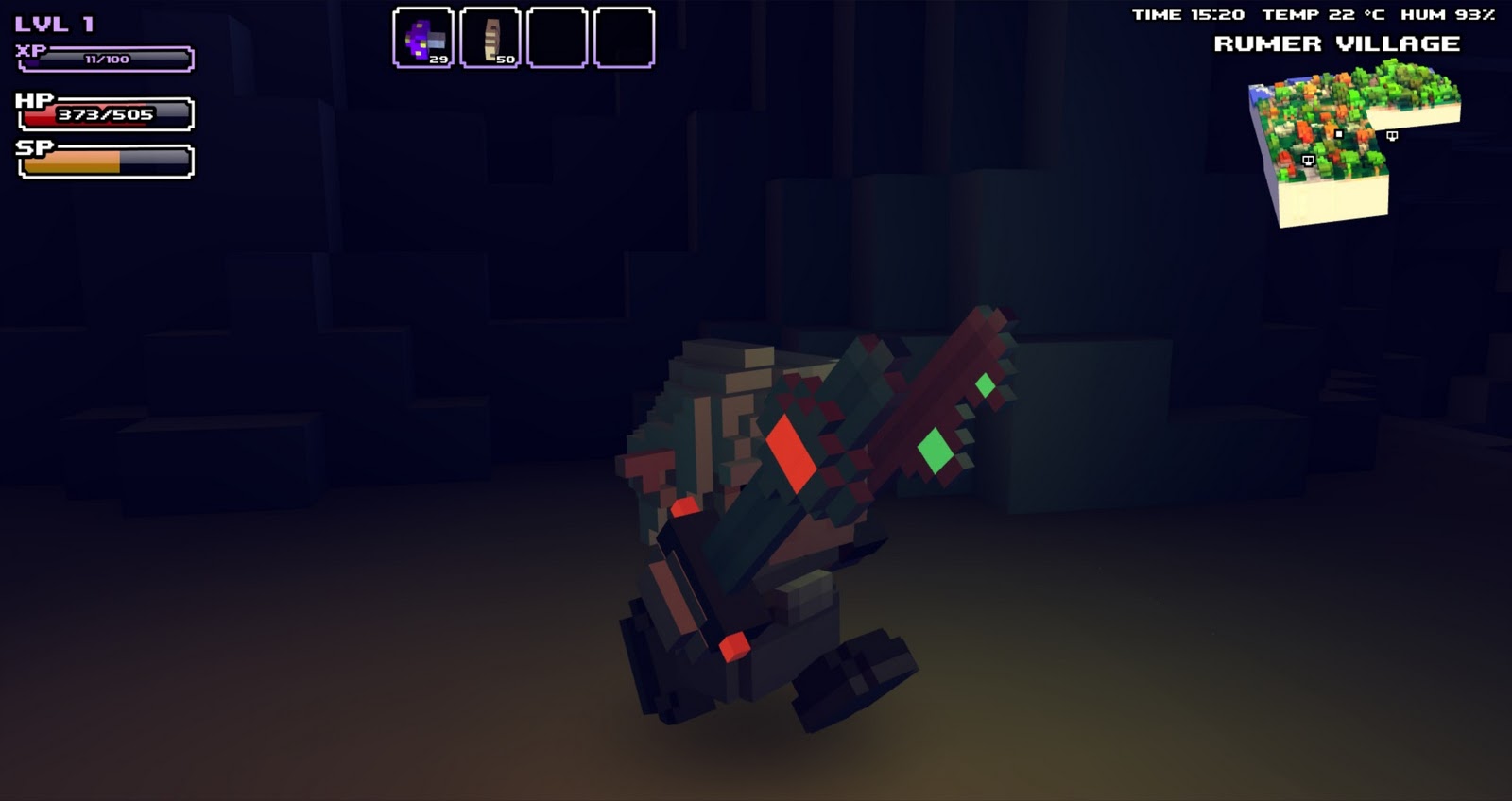Screen dimensions: 1512x801
Task: Click the skull enemy marker on the minimap
Action: click(1309, 161)
